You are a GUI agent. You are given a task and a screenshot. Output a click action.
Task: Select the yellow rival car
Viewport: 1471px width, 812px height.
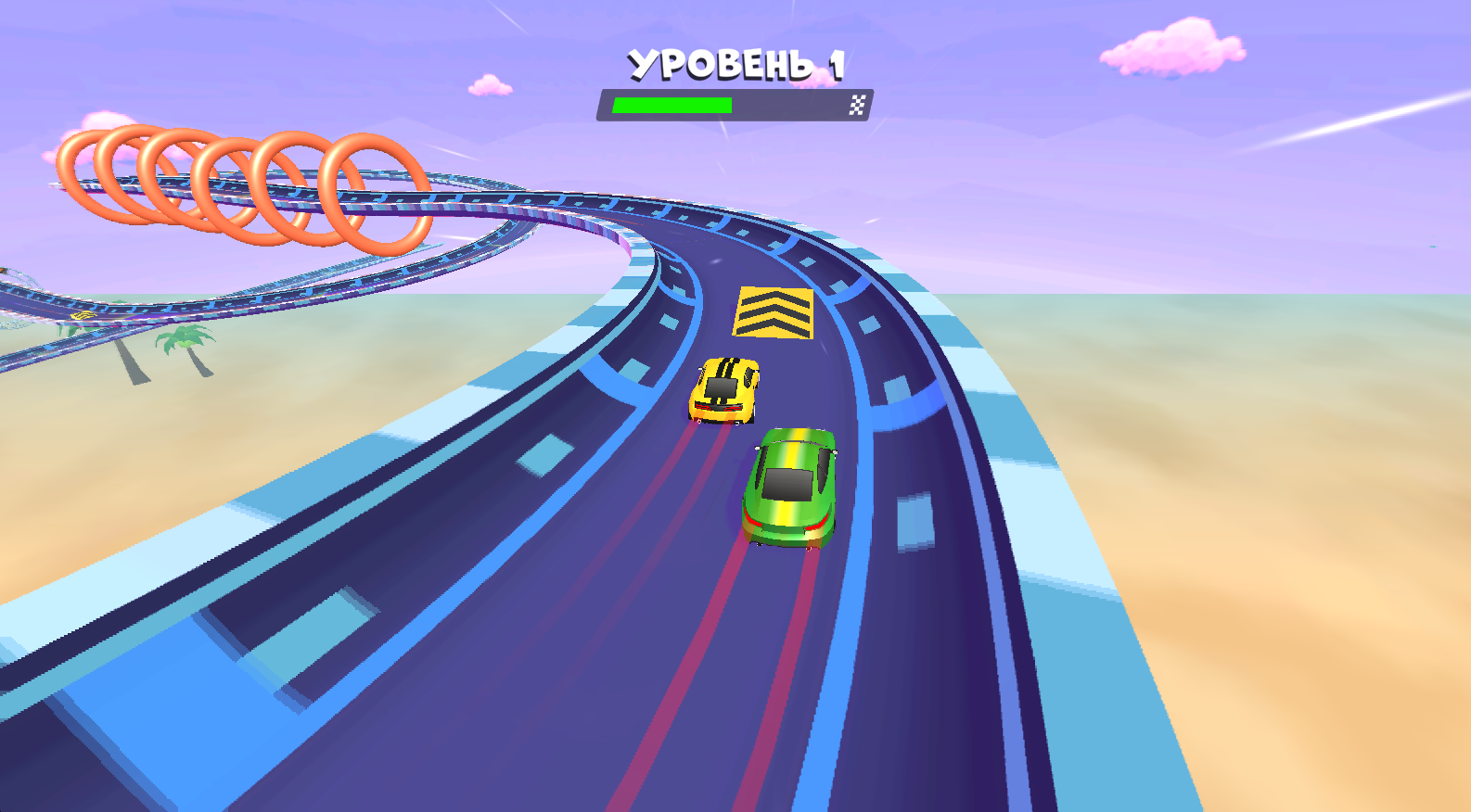pos(726,389)
